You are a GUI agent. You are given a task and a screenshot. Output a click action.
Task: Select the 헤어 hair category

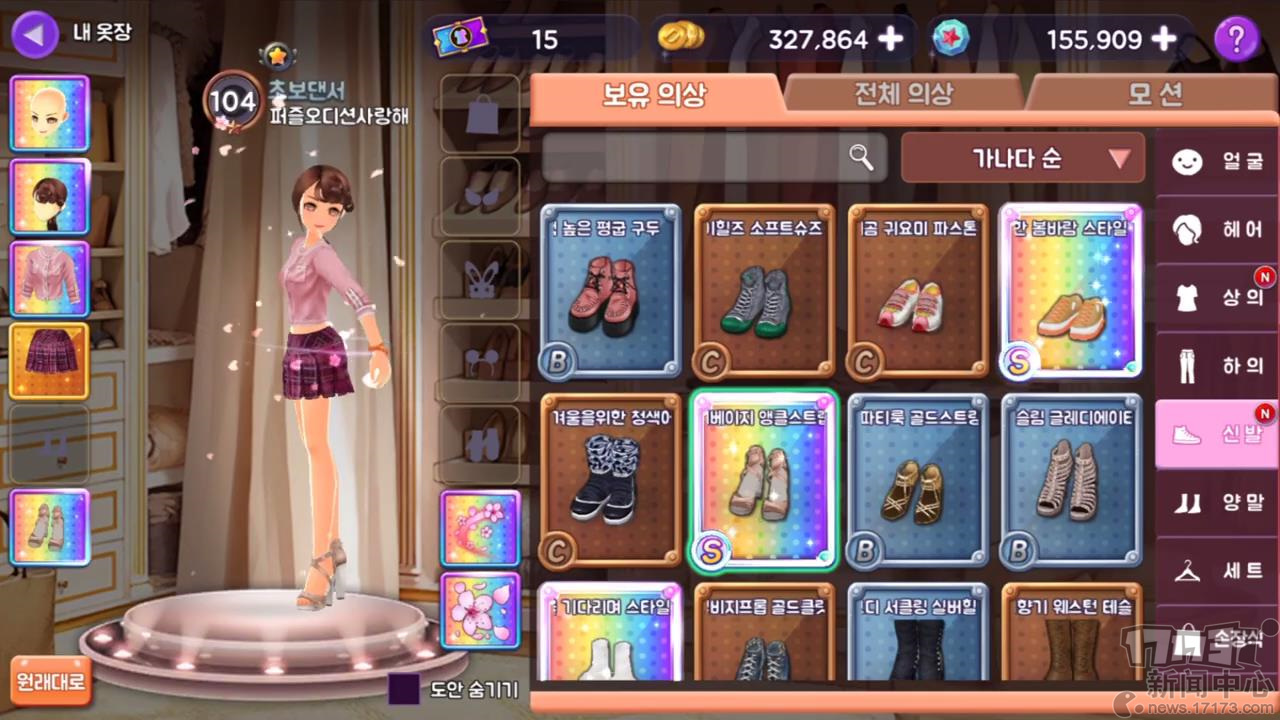(1216, 230)
